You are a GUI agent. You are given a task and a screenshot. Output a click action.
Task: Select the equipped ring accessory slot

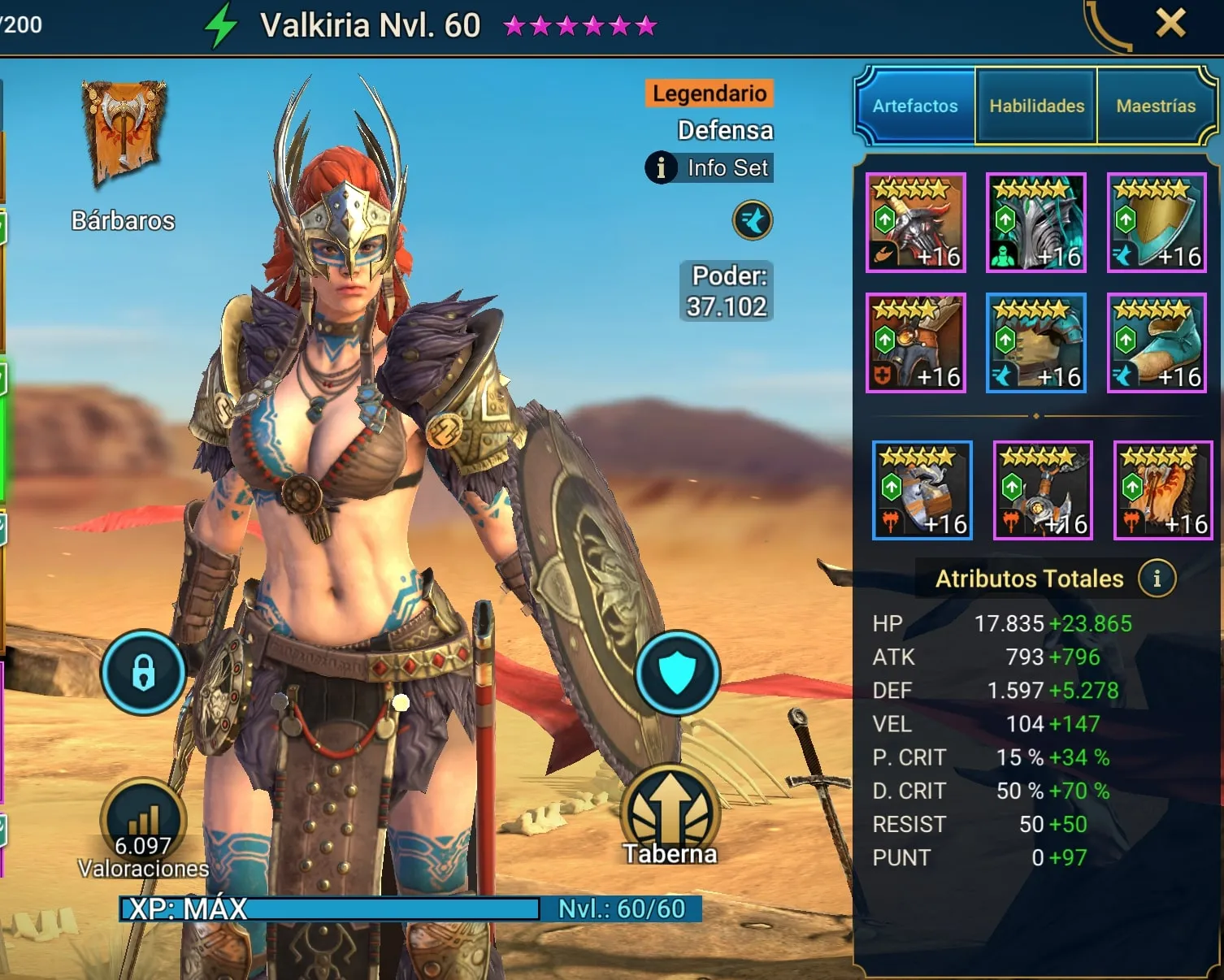point(922,491)
